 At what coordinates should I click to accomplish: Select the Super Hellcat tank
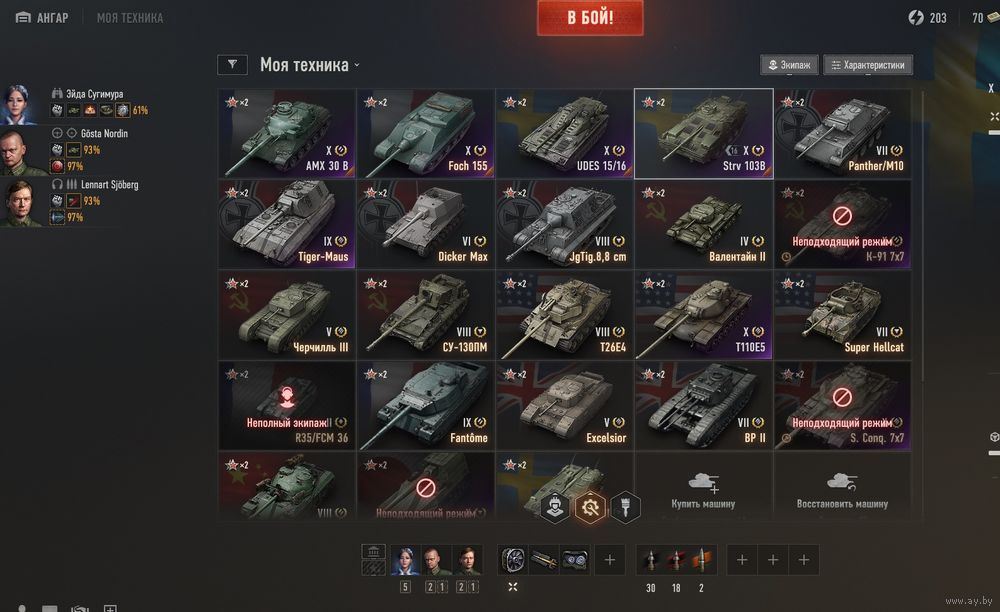click(842, 314)
